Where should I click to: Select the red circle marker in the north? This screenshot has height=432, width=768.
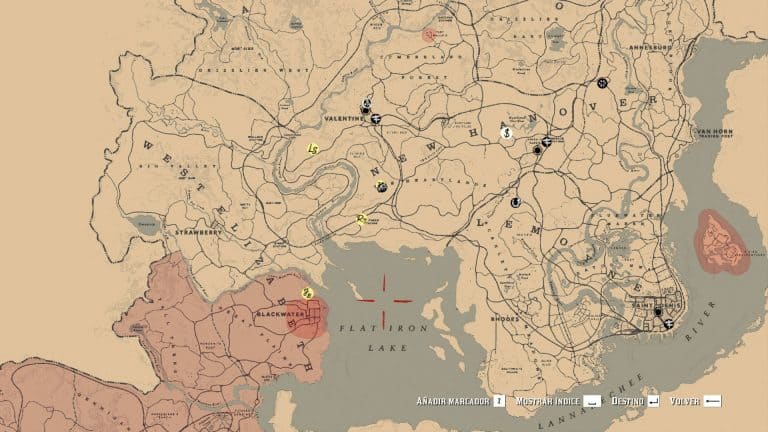(429, 34)
